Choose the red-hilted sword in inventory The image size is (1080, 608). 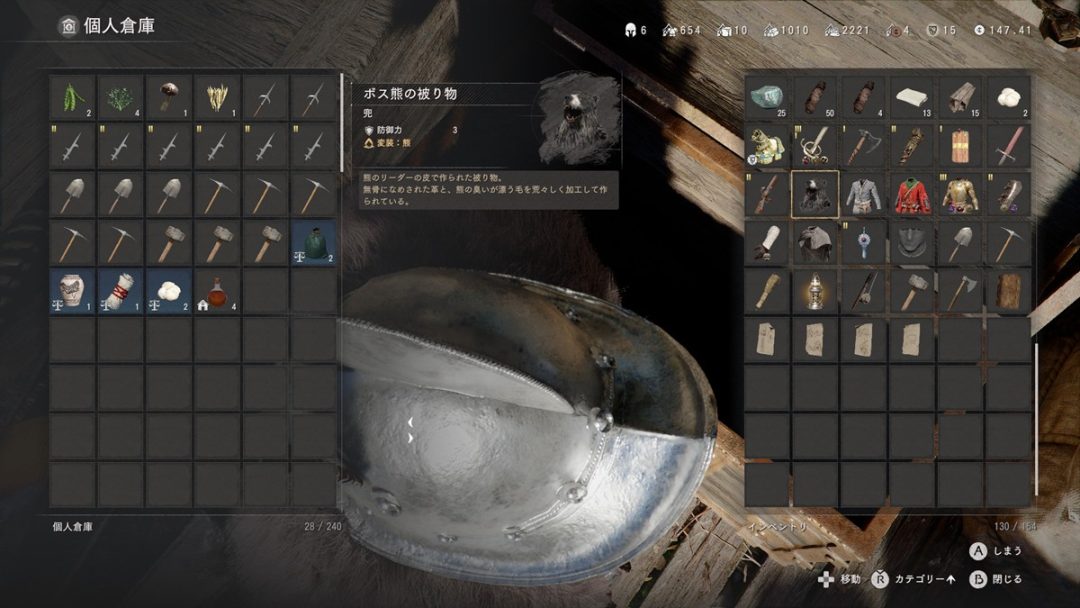pyautogui.click(x=1009, y=146)
